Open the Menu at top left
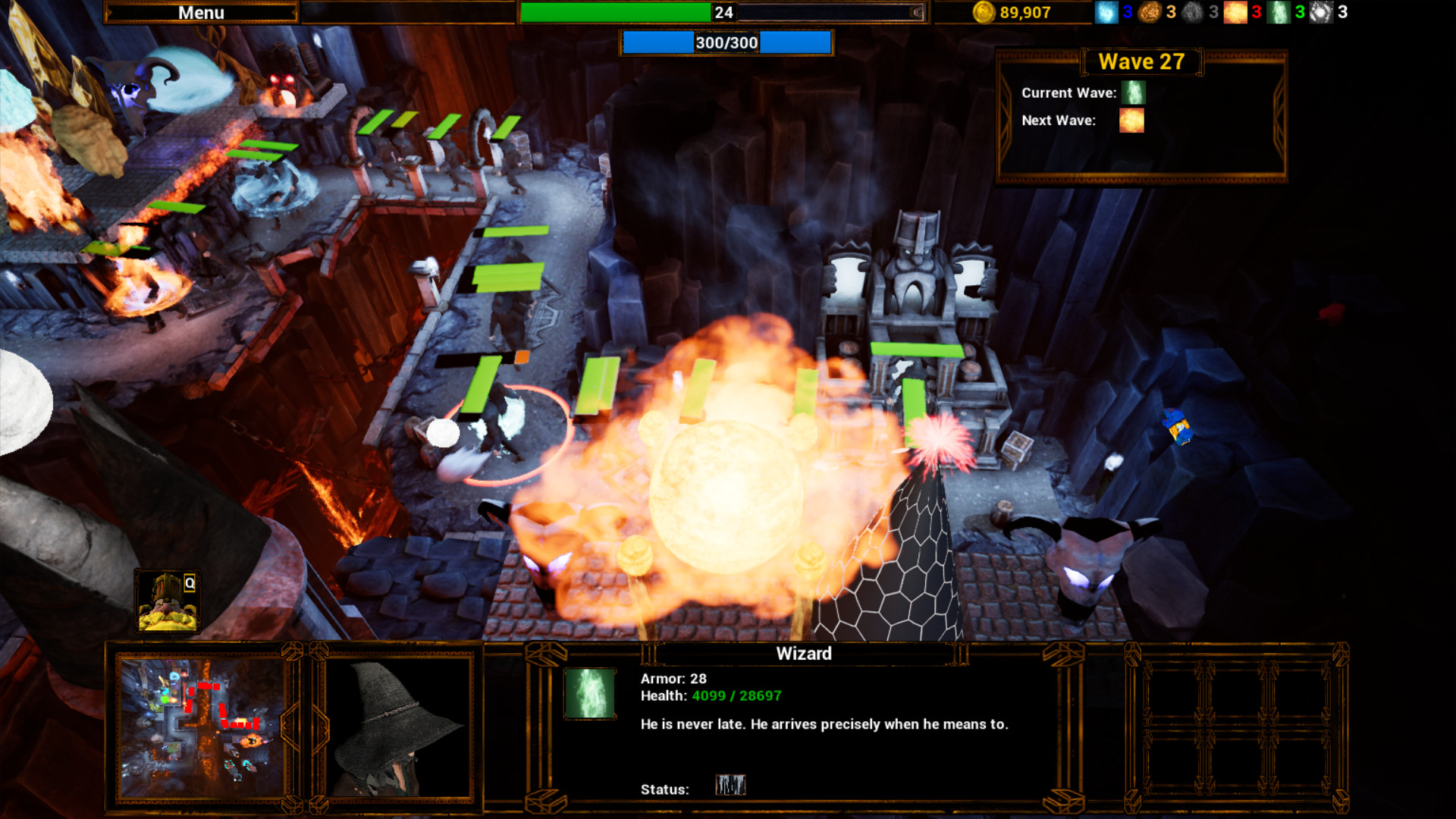1456x819 pixels. pyautogui.click(x=202, y=12)
